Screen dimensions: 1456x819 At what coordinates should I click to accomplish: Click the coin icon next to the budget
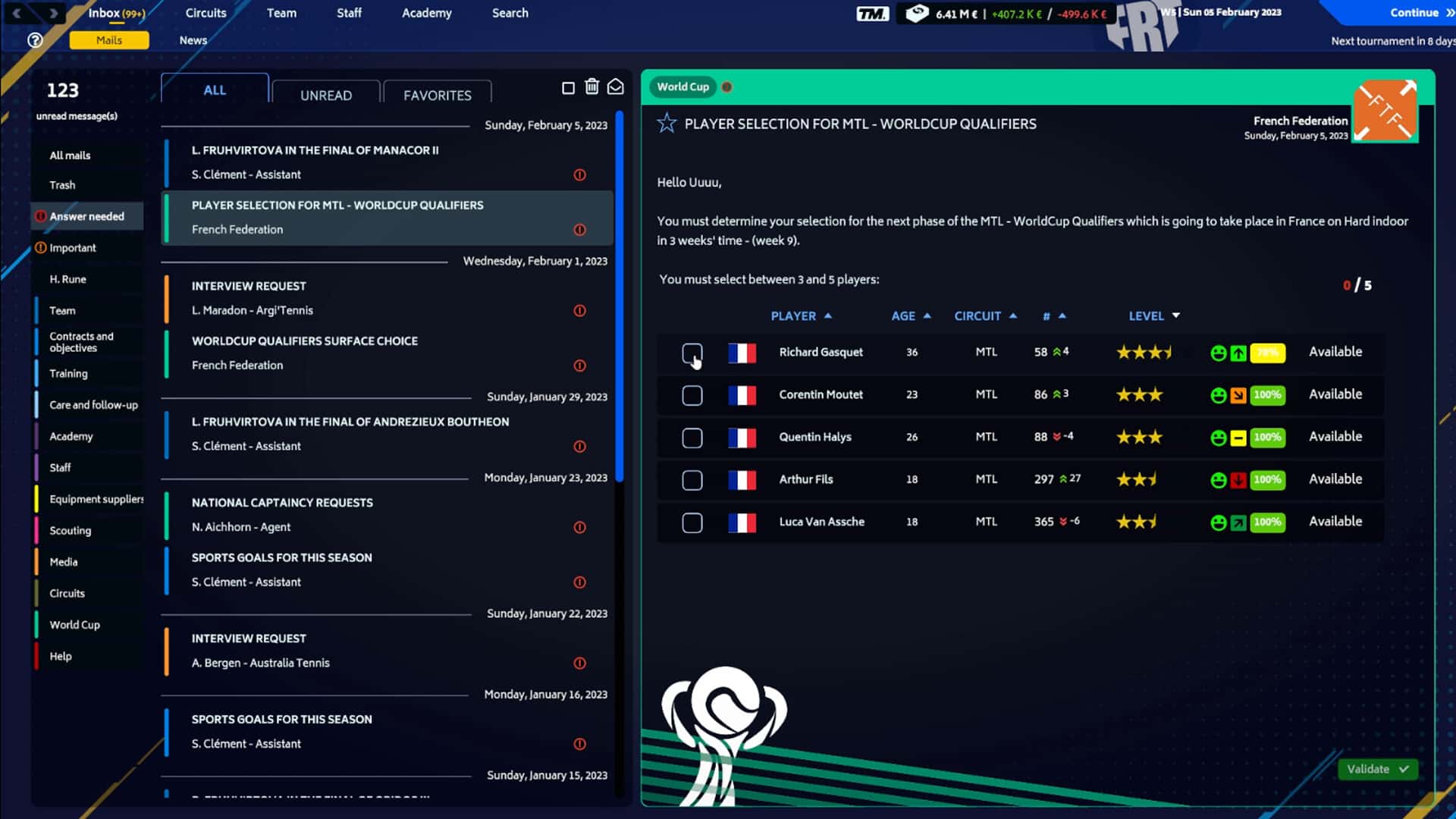[917, 13]
